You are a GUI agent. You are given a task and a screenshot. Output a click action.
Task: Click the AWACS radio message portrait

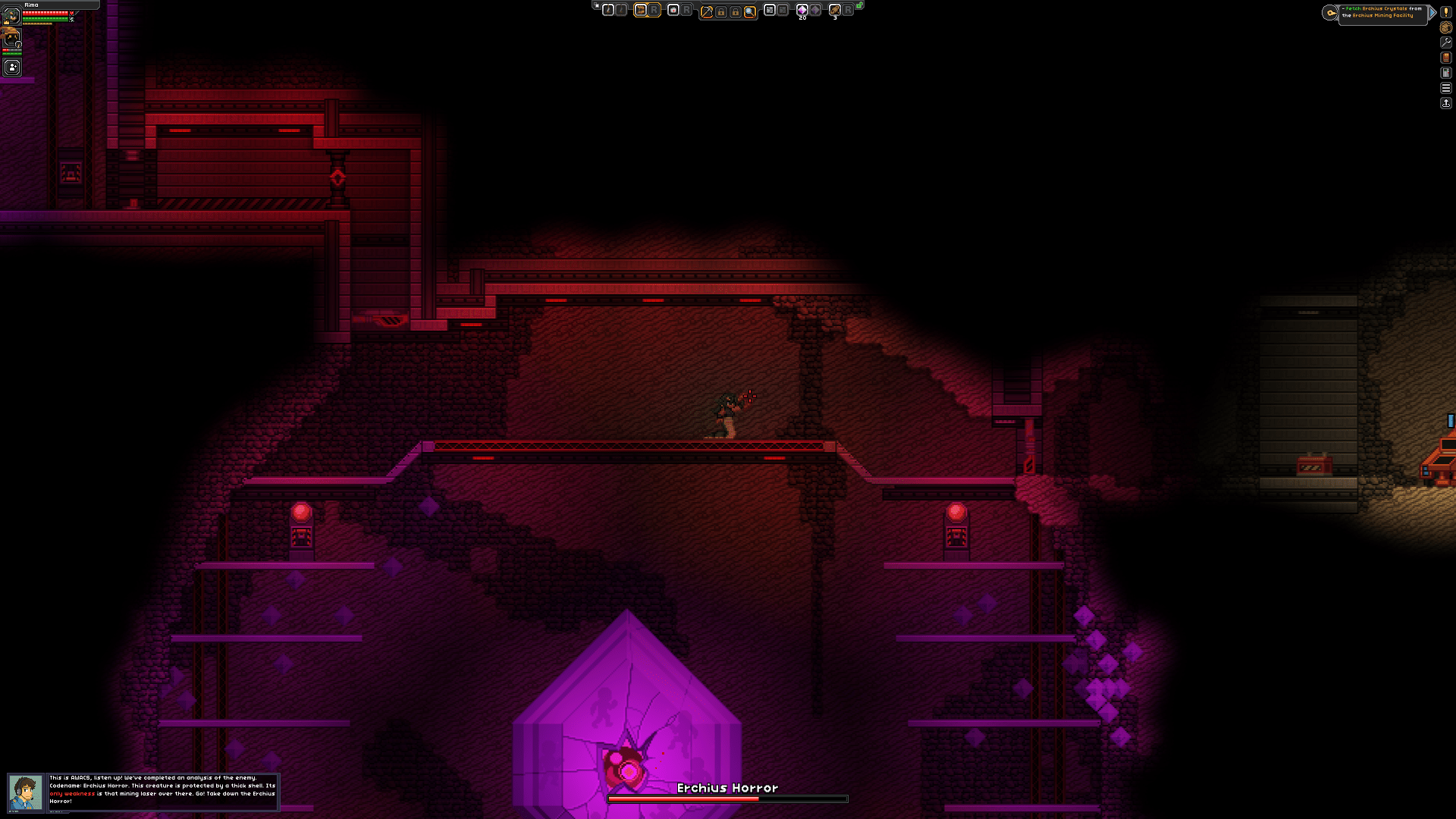26,792
